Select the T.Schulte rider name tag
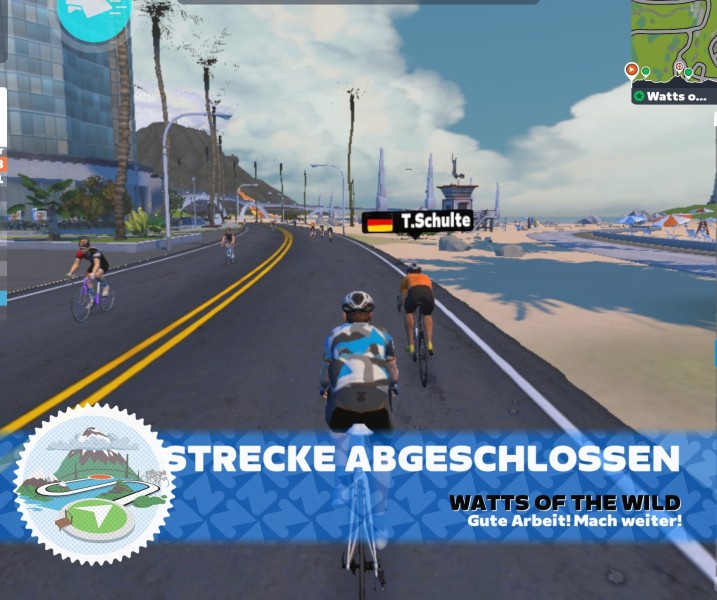717x600 pixels. point(417,221)
